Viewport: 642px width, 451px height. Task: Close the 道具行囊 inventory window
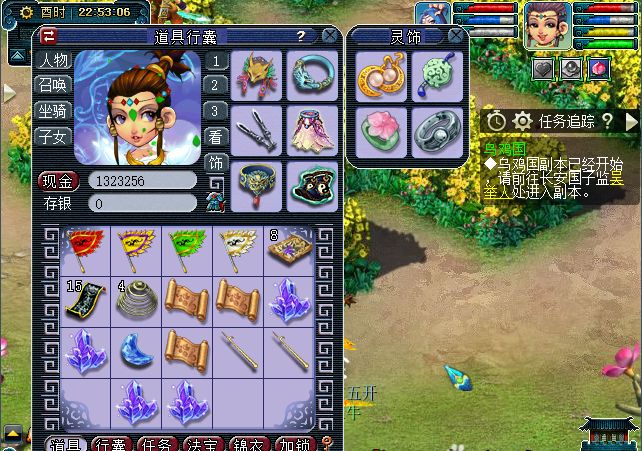coord(330,36)
